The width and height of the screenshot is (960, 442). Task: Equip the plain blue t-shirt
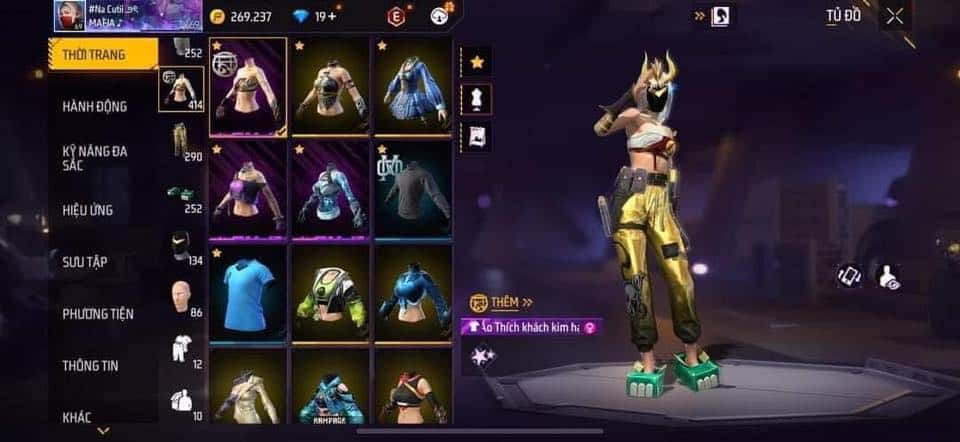click(x=248, y=291)
